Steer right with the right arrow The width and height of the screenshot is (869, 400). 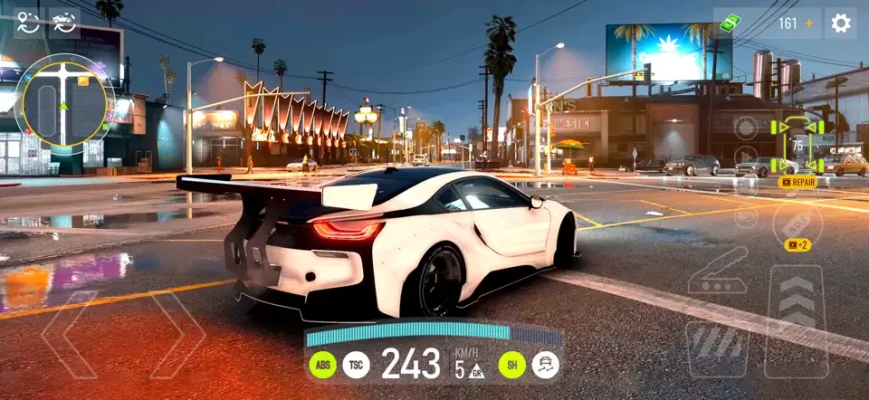coord(178,335)
